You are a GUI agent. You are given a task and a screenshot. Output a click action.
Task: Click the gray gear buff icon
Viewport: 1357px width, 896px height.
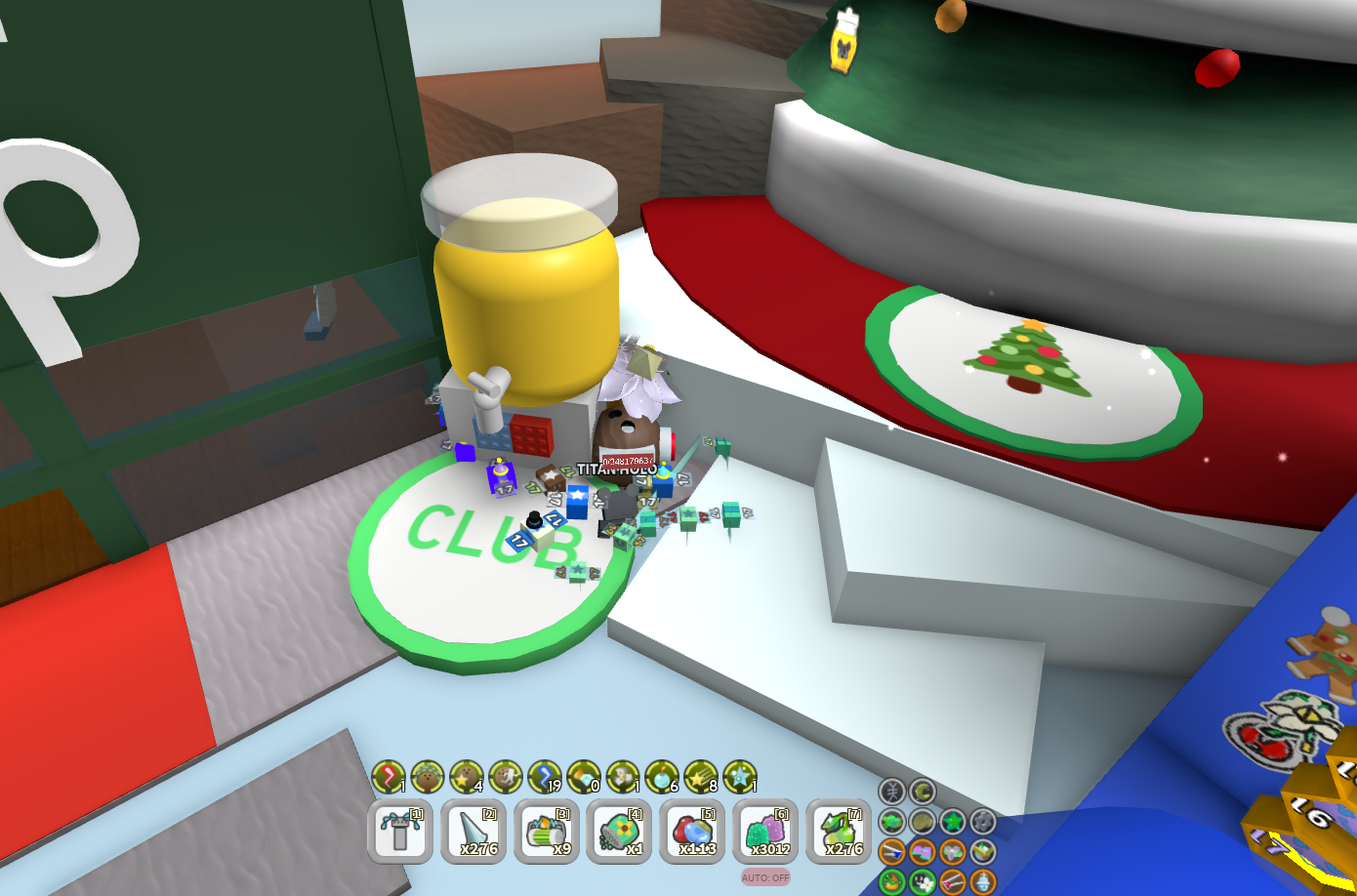pyautogui.click(x=983, y=822)
